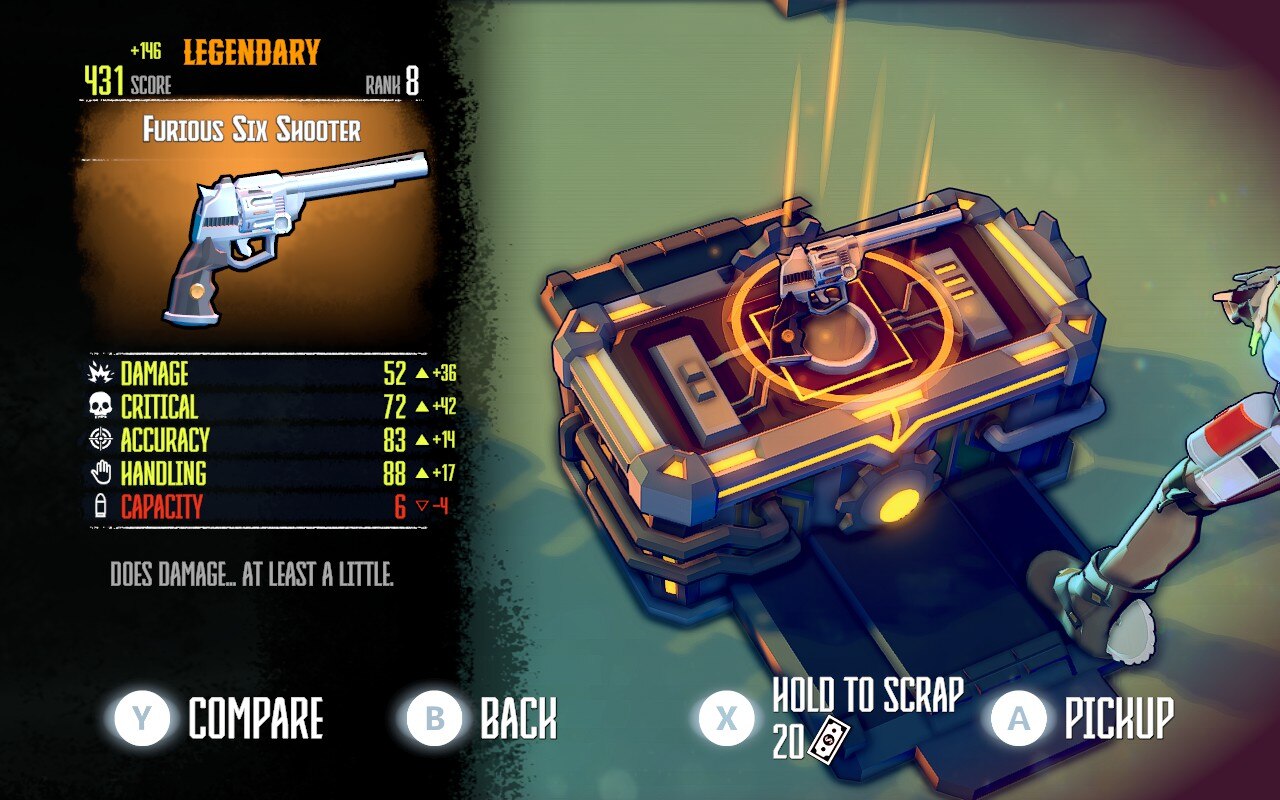Screen dimensions: 1280x800
Task: Click the Furious Six Shooter title
Action: (250, 127)
